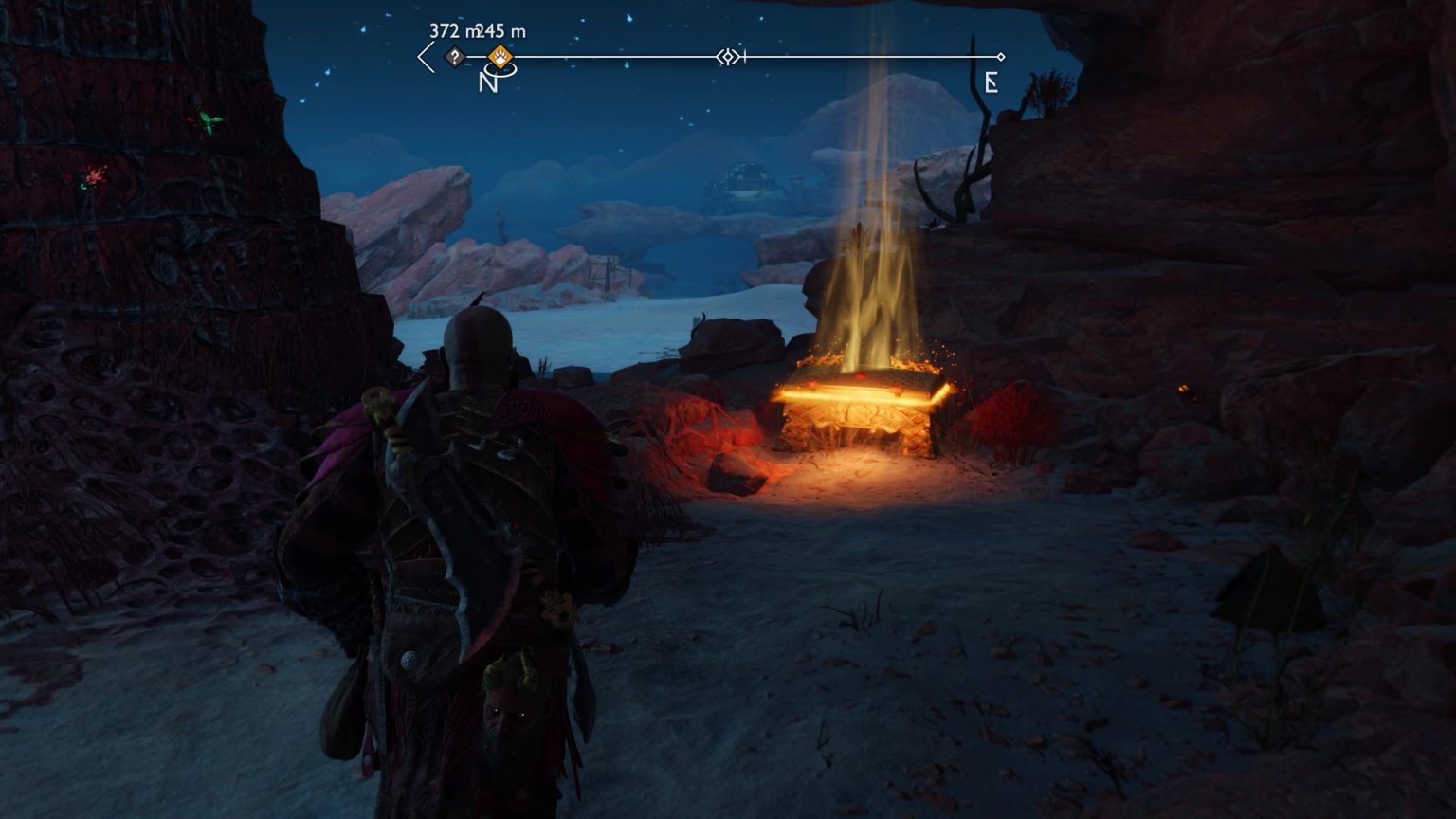Click the grey "?" undiscovered marker on the compass

click(454, 58)
